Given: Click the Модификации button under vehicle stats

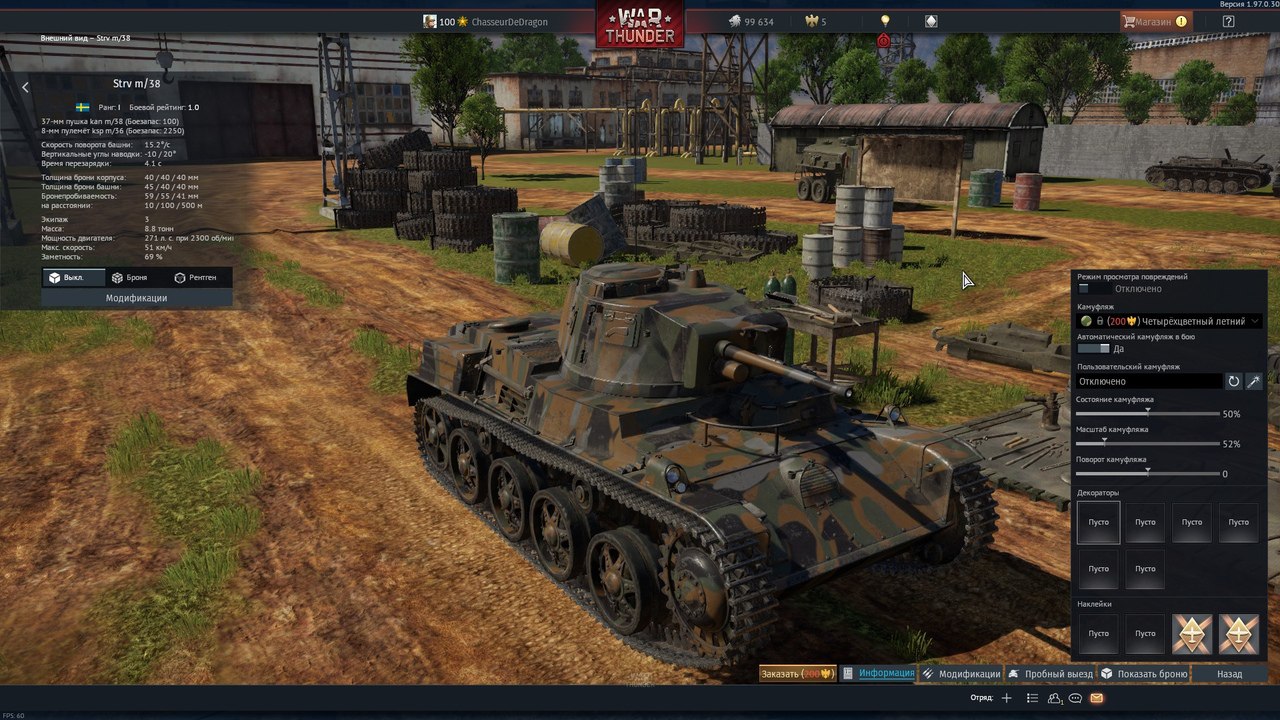Looking at the screenshot, I should coord(137,298).
